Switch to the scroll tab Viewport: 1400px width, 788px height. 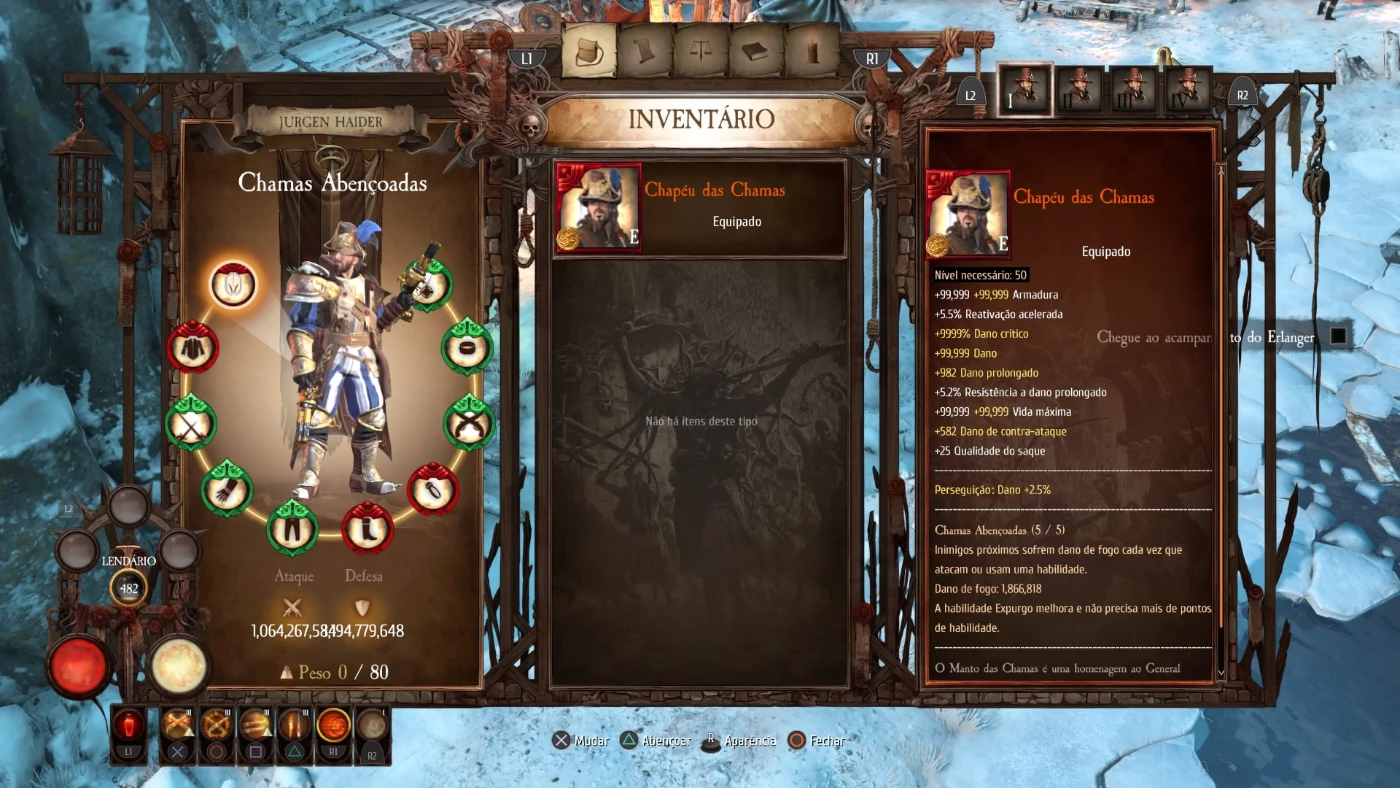tap(644, 51)
